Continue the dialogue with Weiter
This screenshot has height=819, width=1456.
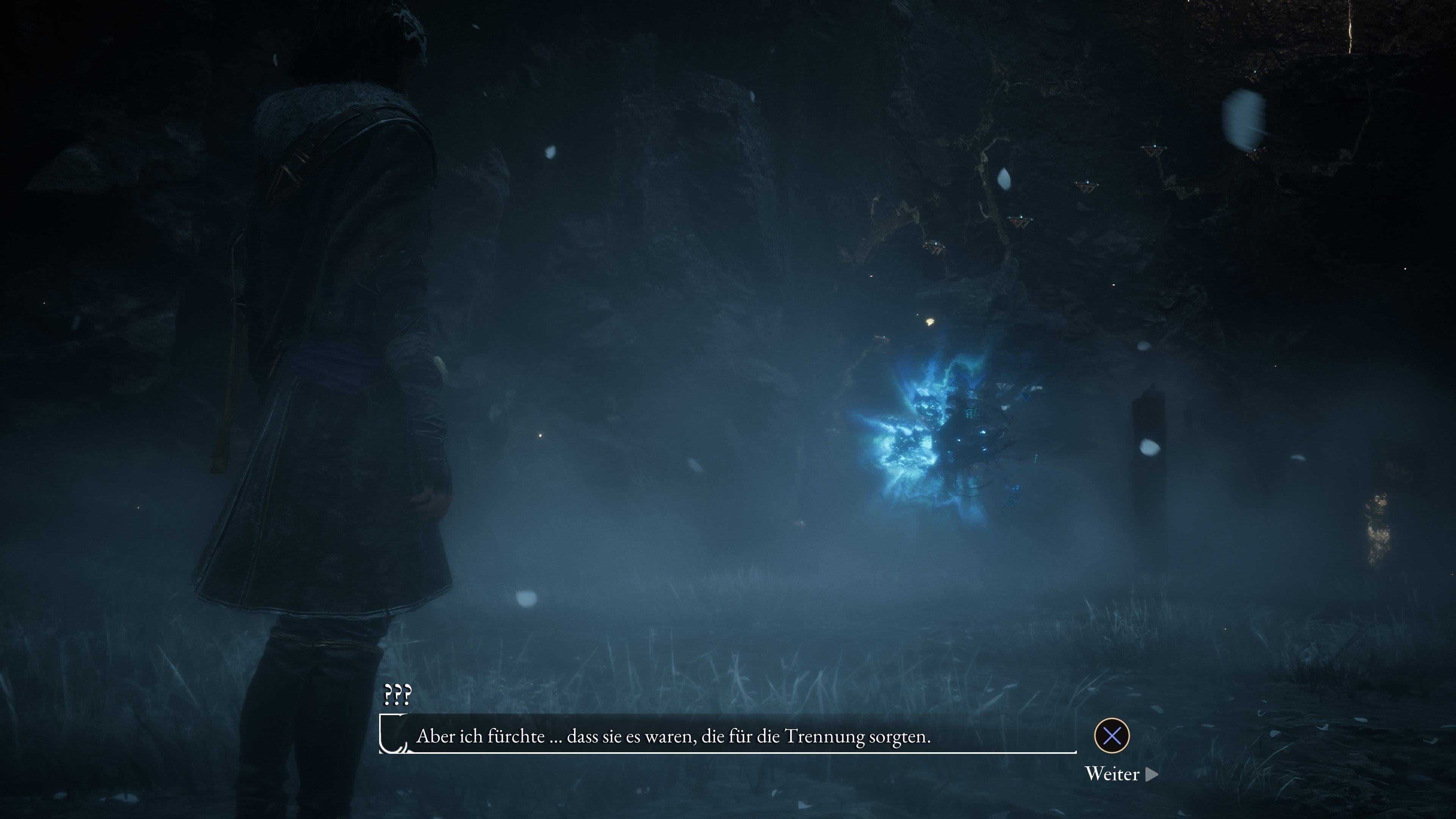[x=1121, y=774]
